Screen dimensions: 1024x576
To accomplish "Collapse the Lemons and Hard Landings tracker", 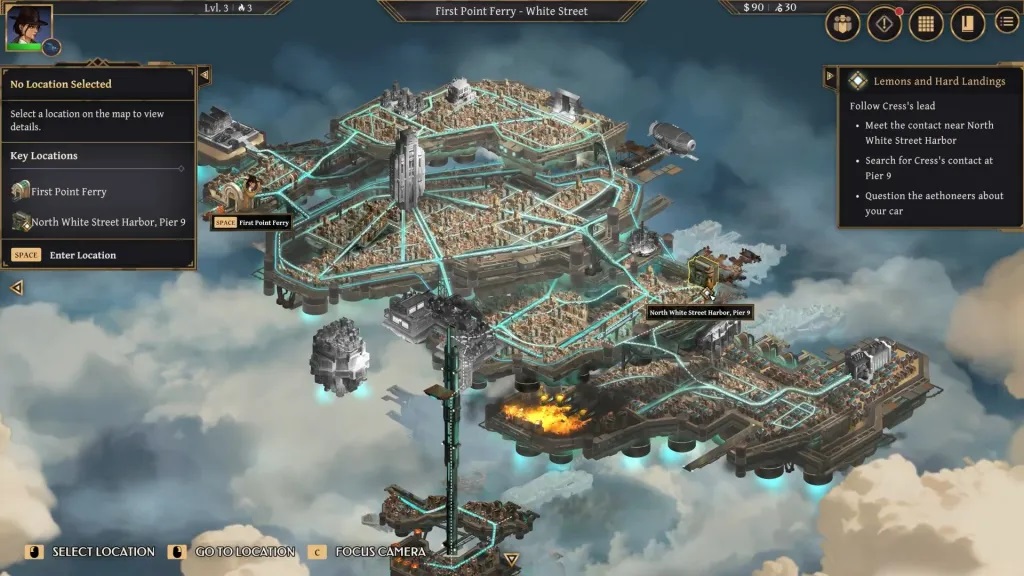I will [x=830, y=77].
